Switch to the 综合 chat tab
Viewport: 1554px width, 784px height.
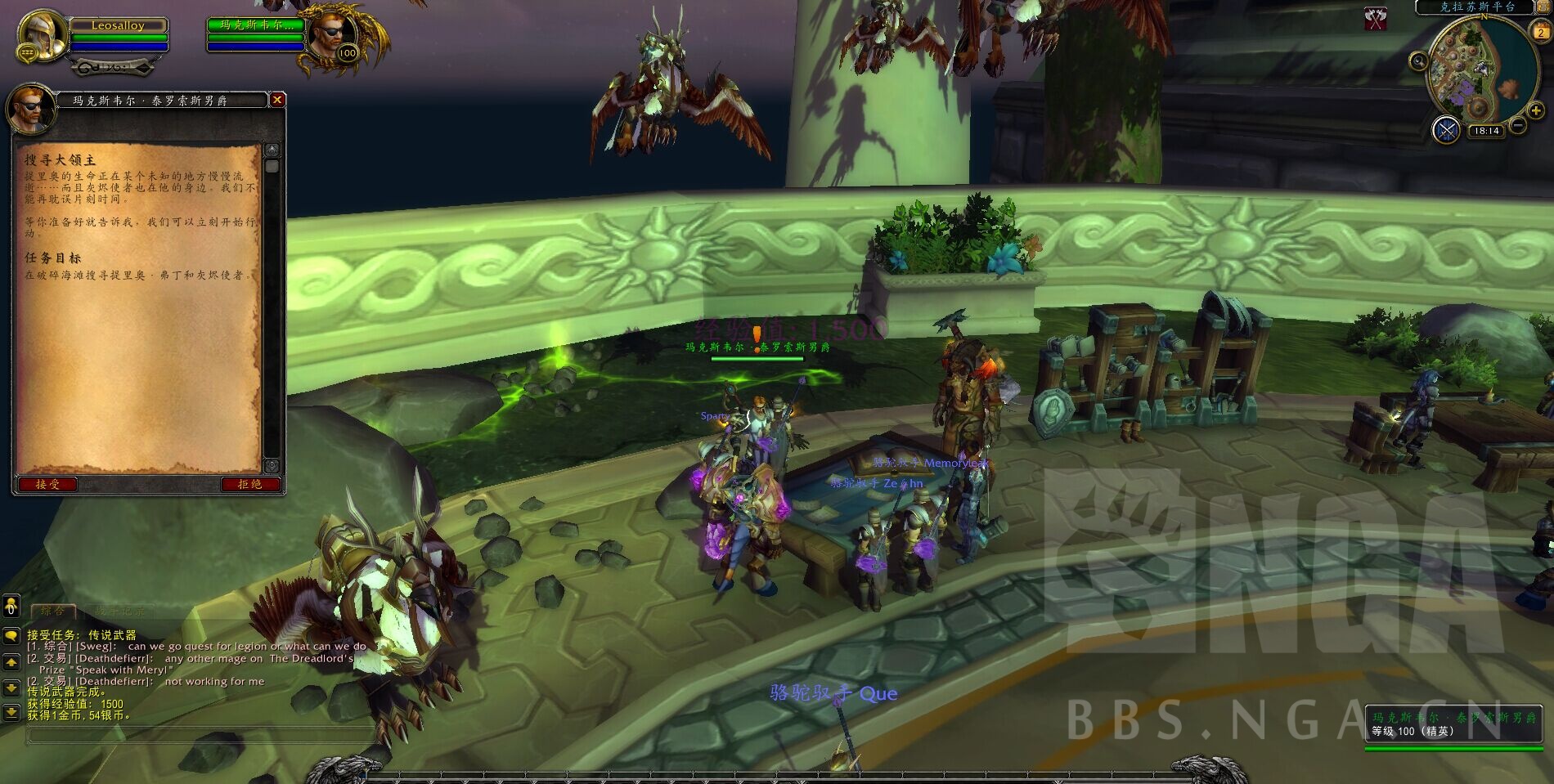[53, 611]
